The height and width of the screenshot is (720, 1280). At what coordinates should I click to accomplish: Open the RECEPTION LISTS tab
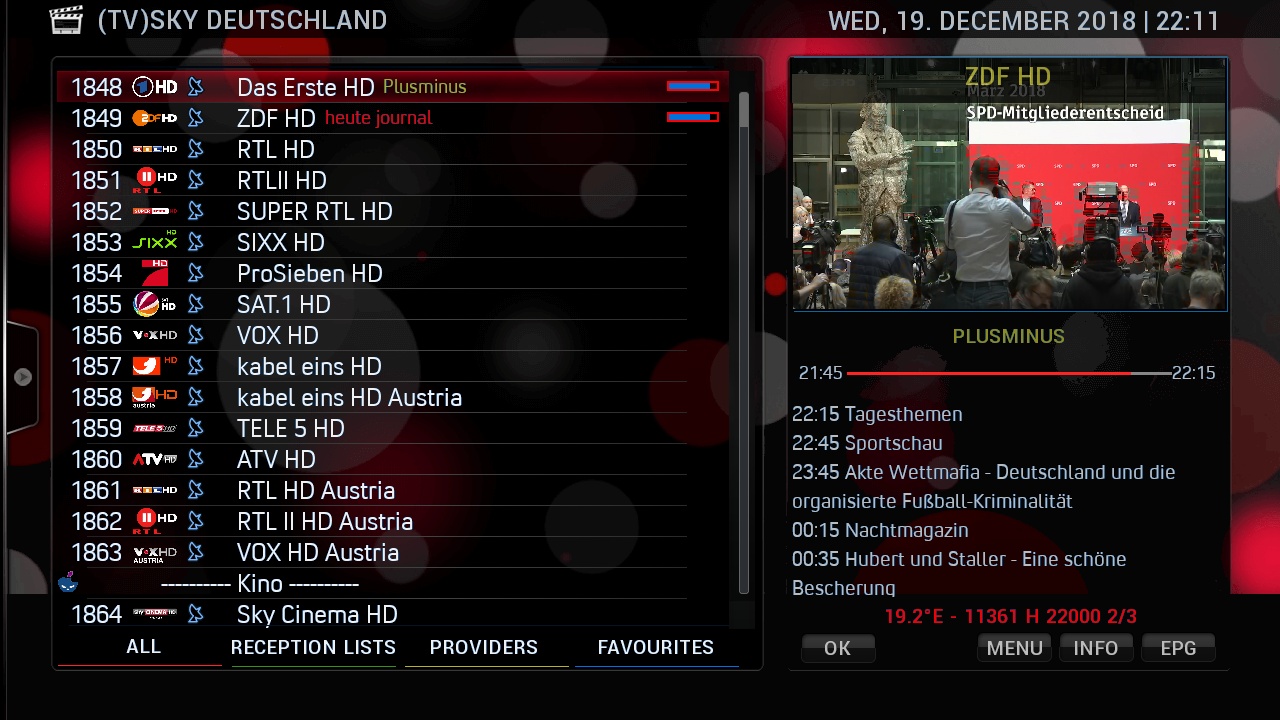point(313,647)
